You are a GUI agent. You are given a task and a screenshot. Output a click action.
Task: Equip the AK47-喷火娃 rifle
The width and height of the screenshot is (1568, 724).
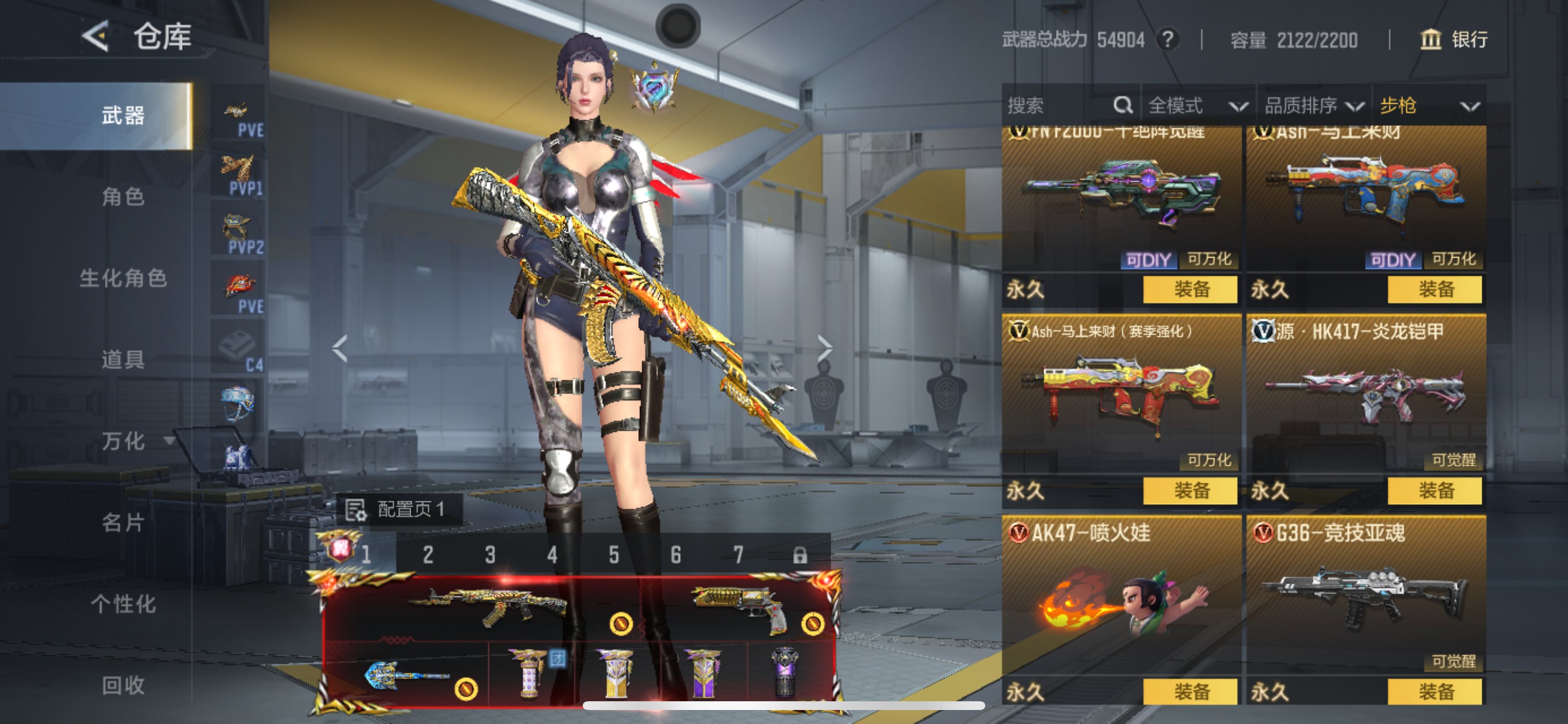click(x=1190, y=691)
